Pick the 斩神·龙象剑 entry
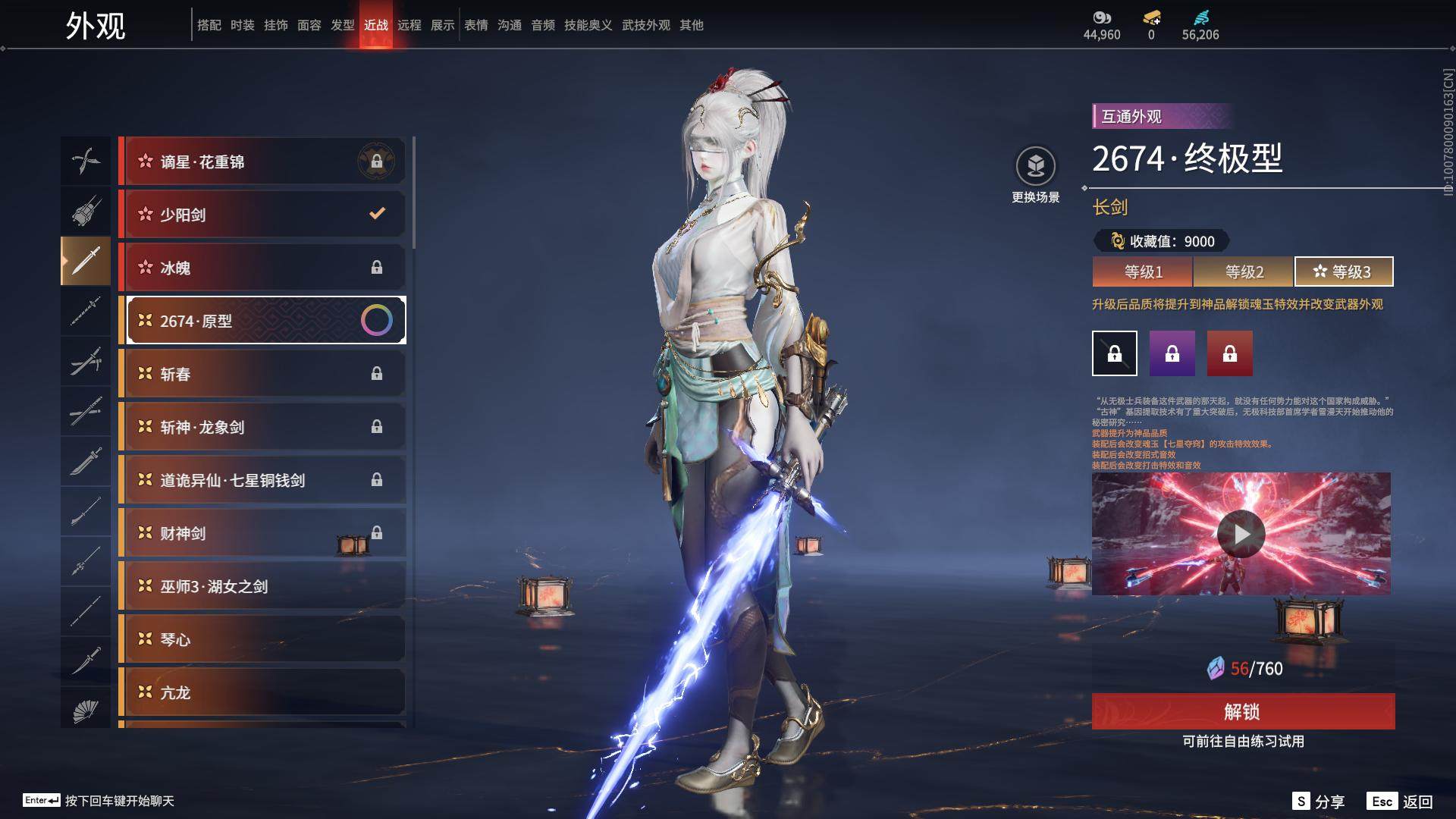 click(262, 427)
